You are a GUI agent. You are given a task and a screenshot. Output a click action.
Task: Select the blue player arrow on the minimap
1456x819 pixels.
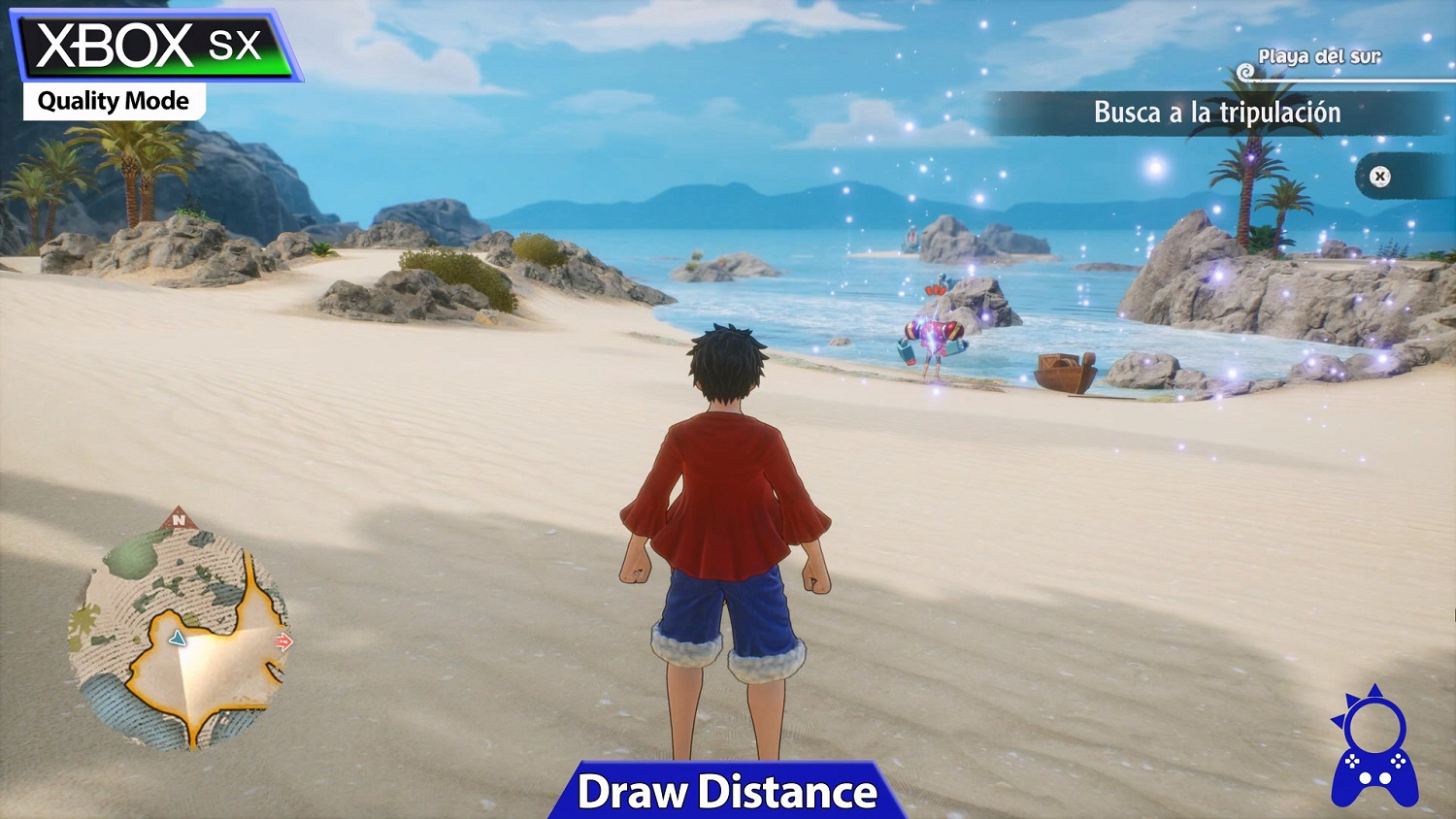pyautogui.click(x=179, y=639)
